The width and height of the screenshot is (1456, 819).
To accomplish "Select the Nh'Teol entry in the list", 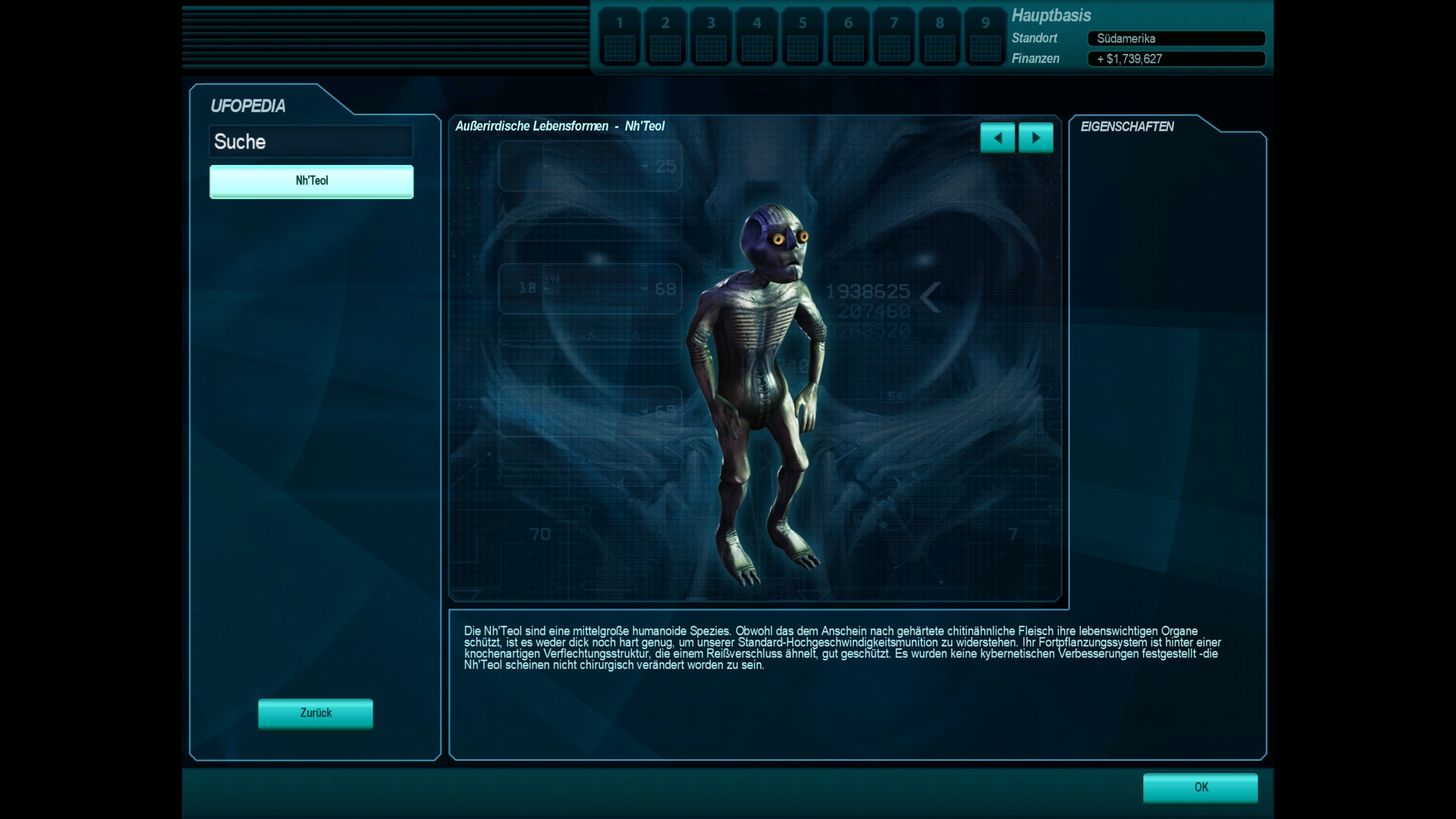I will pos(311,181).
